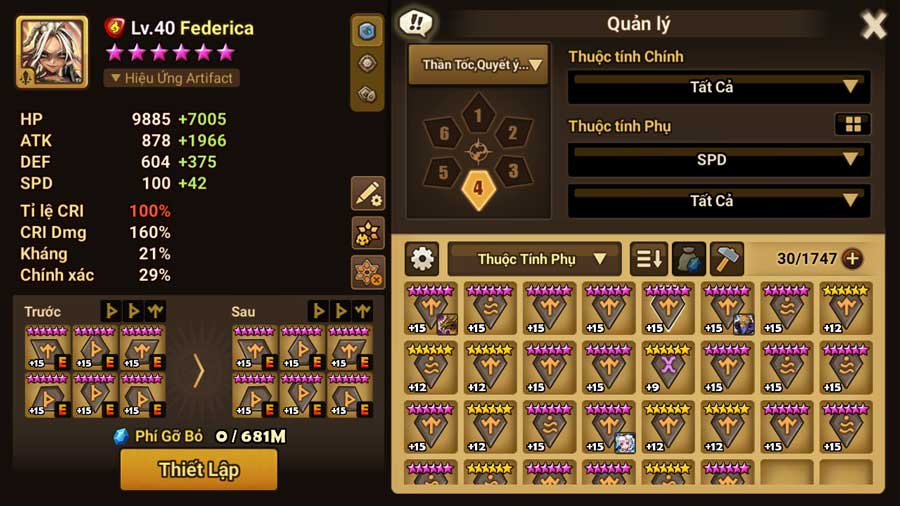Open the SPD sub-attribute dropdown
Image resolution: width=900 pixels, height=506 pixels.
click(x=718, y=159)
